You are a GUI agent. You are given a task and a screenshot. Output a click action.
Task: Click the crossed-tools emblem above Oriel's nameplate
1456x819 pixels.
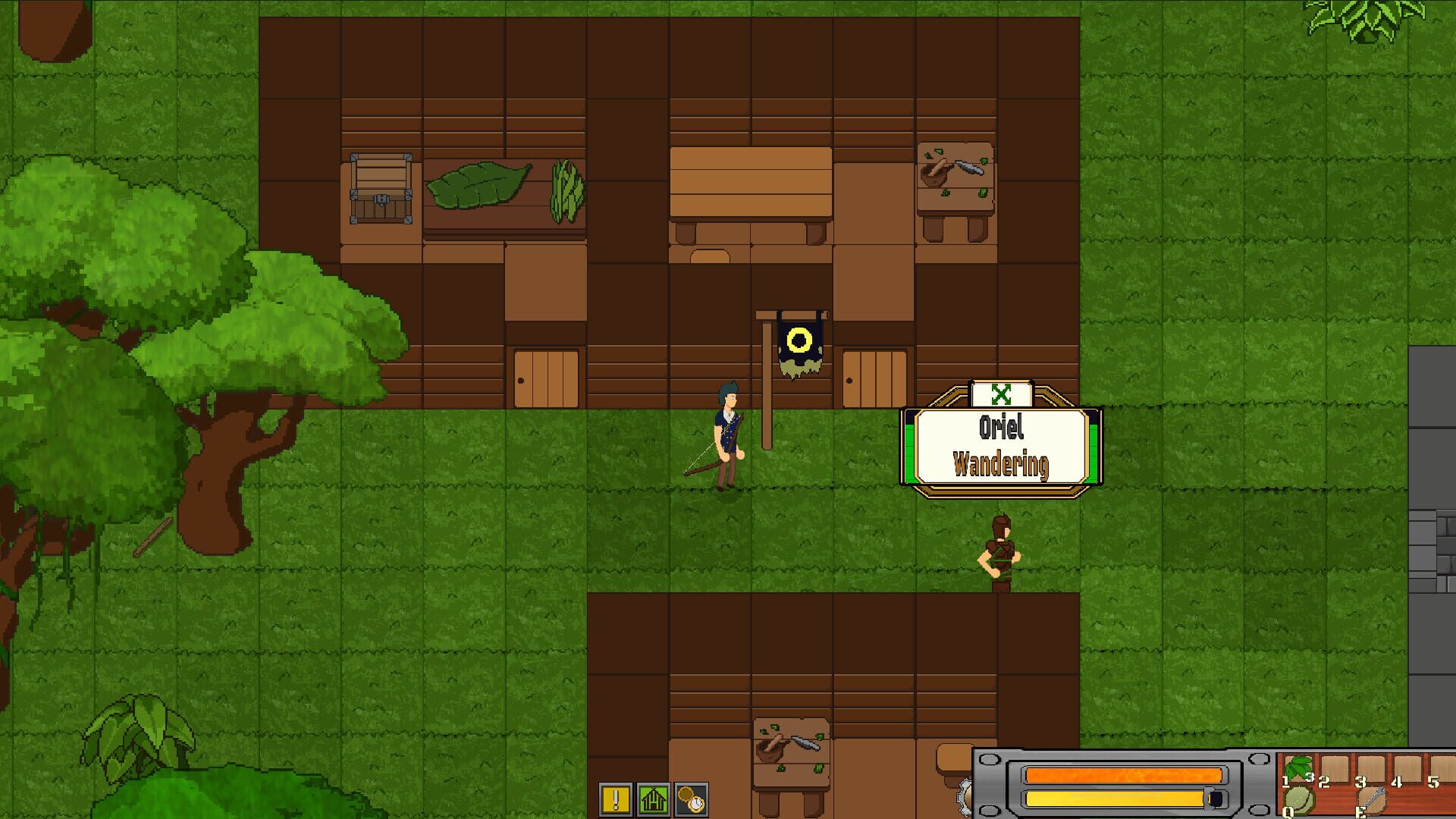click(x=1001, y=394)
